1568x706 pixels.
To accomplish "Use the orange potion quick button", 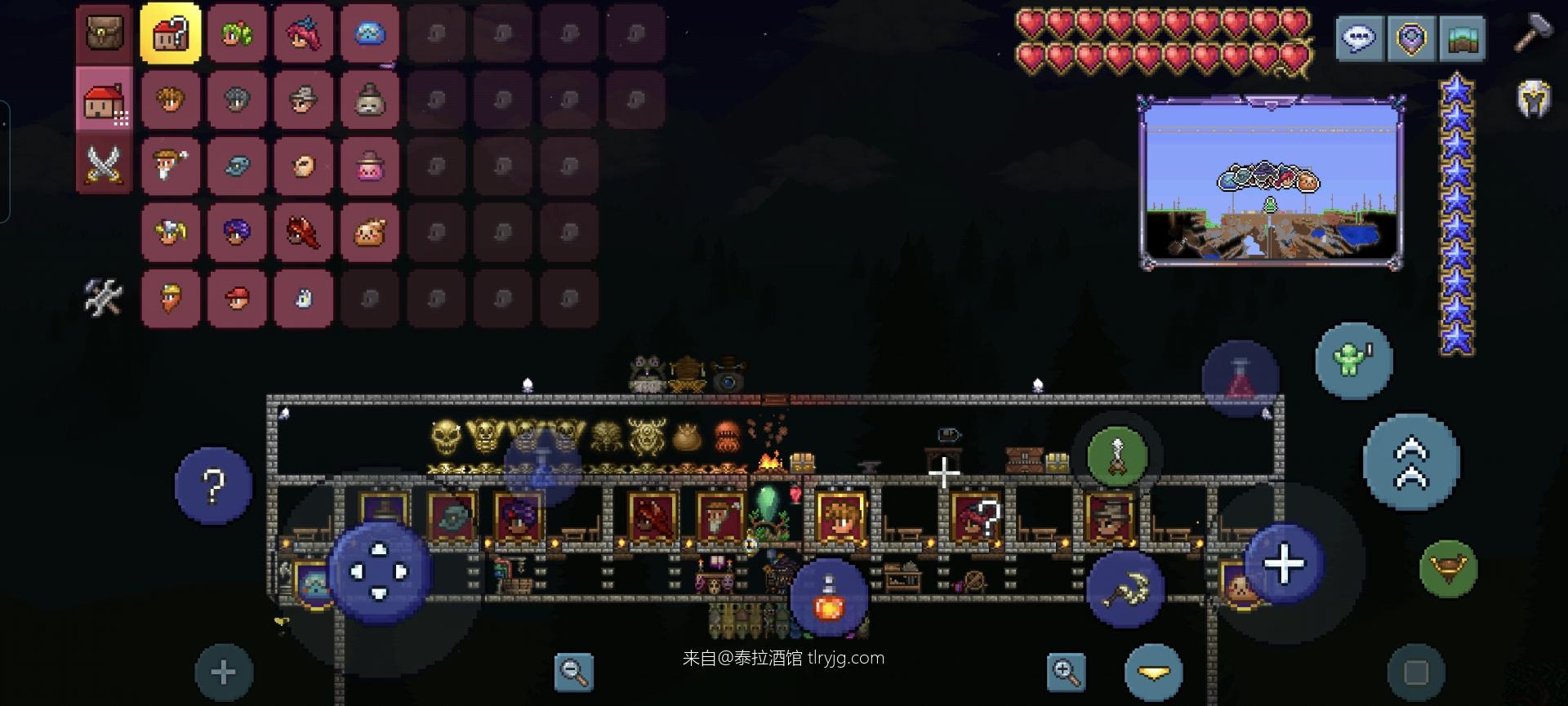I will (828, 599).
